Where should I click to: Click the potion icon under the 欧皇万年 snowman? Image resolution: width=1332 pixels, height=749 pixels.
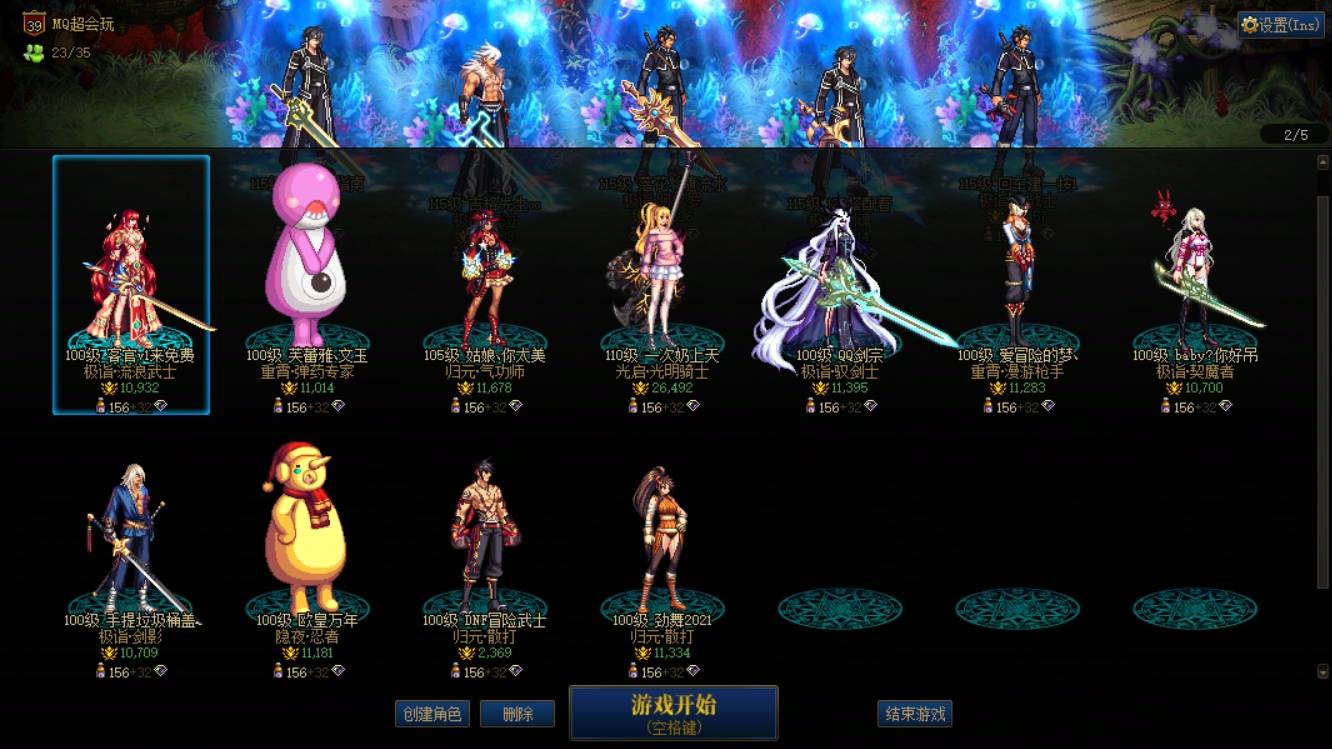(276, 668)
